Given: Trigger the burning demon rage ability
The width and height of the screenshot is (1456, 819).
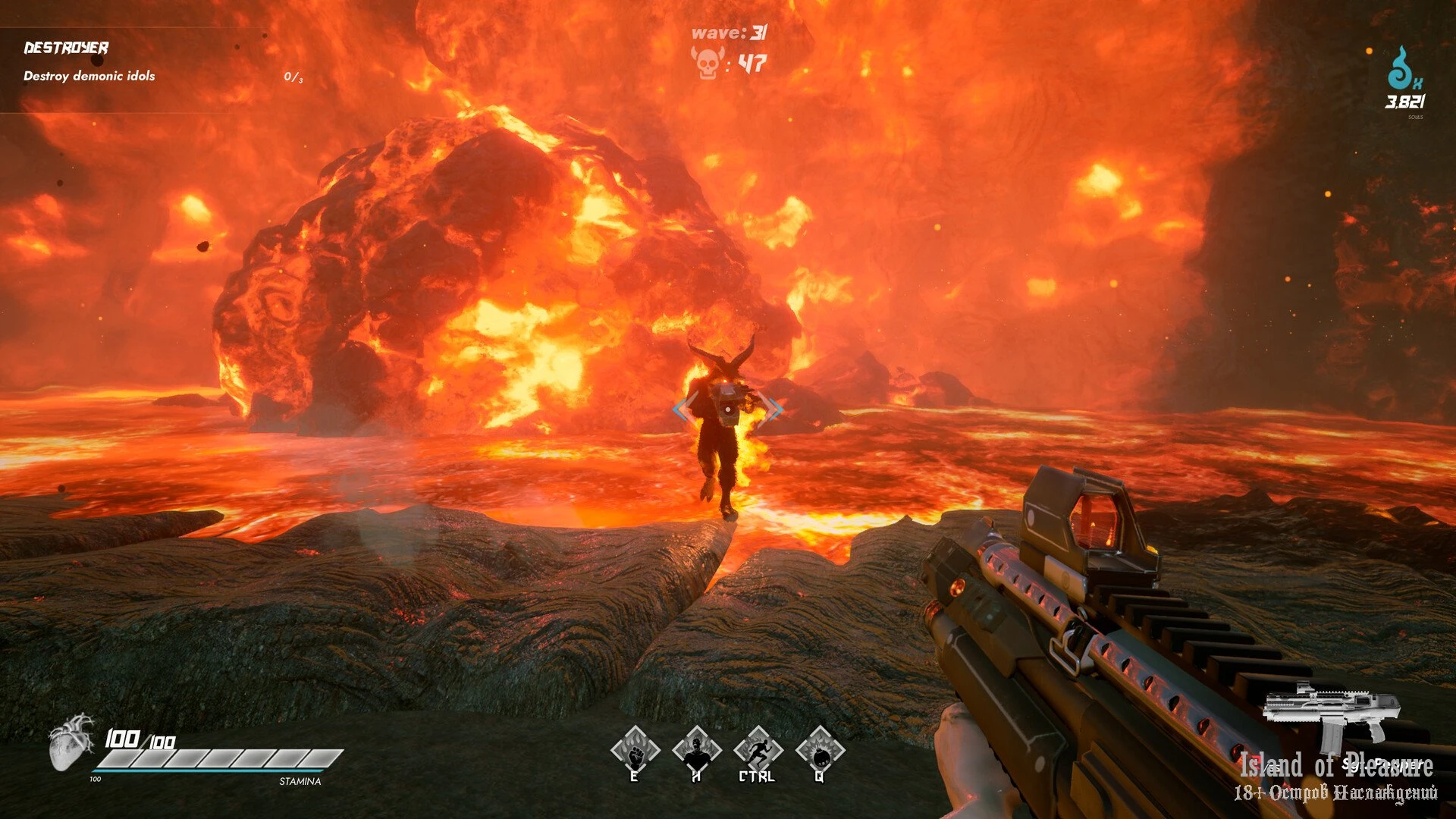Looking at the screenshot, I should [x=696, y=751].
